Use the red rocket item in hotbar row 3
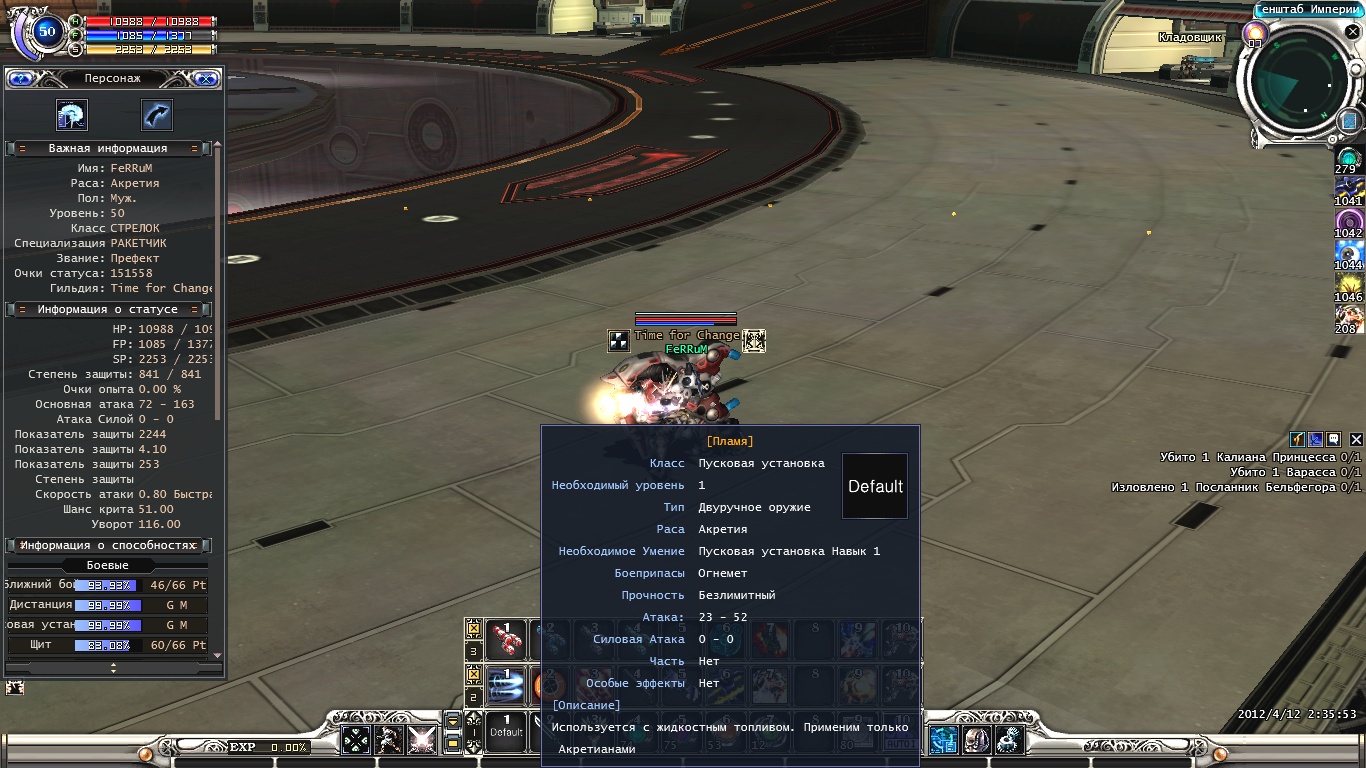 tap(506, 638)
